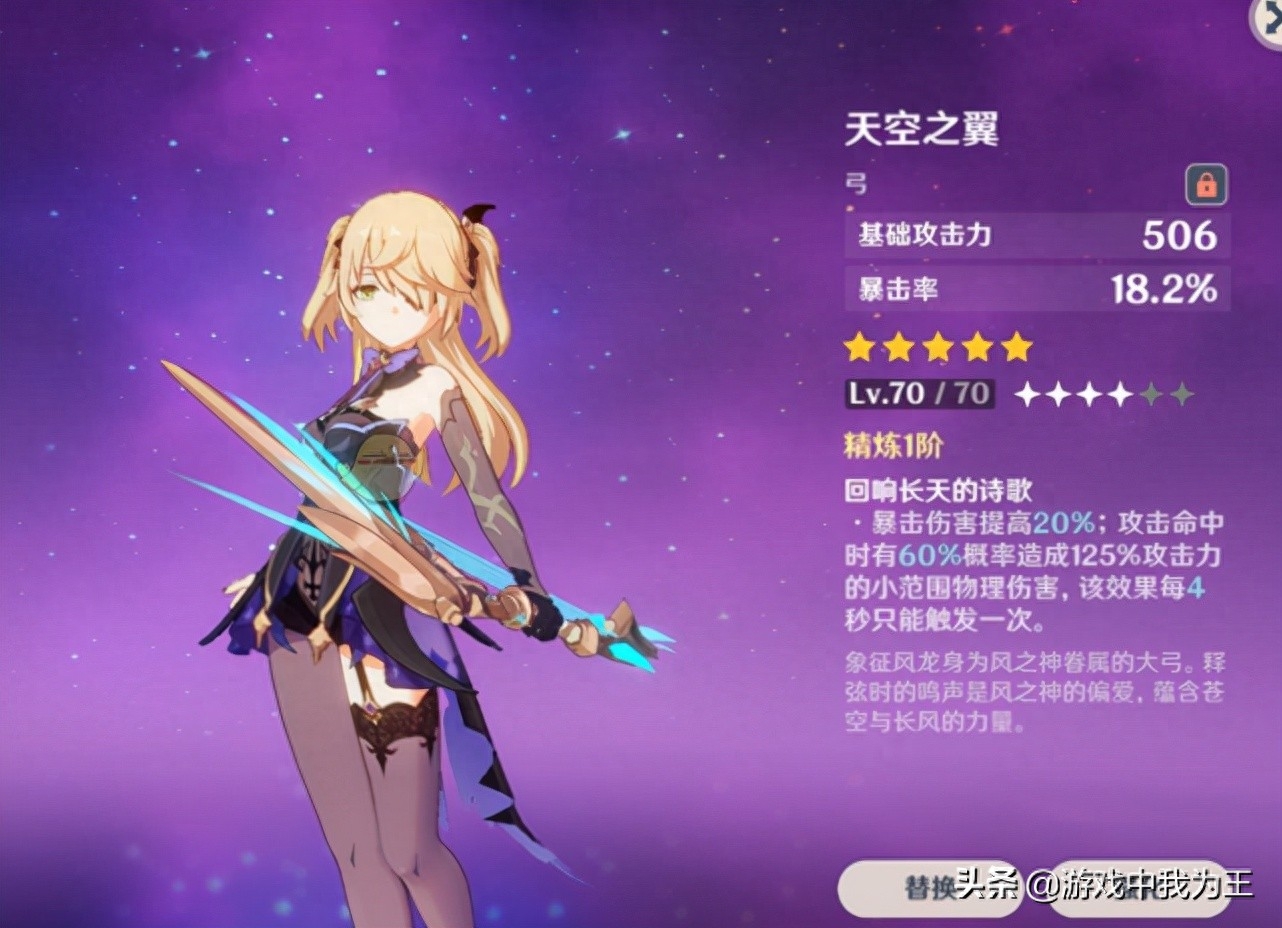Image resolution: width=1282 pixels, height=928 pixels.
Task: Click the 暴击率 stat row
Action: tap(1030, 288)
